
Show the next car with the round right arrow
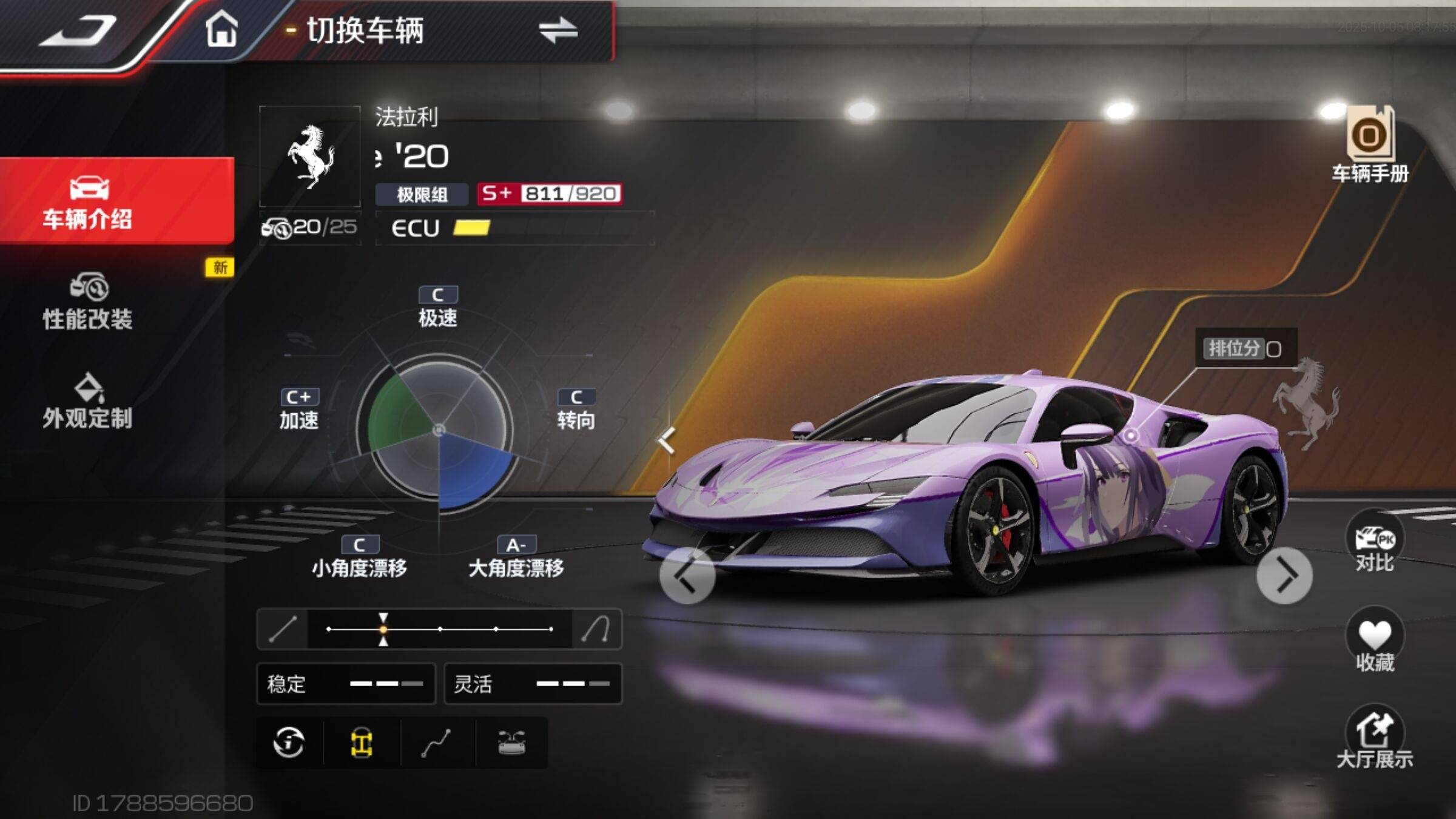[x=1284, y=576]
